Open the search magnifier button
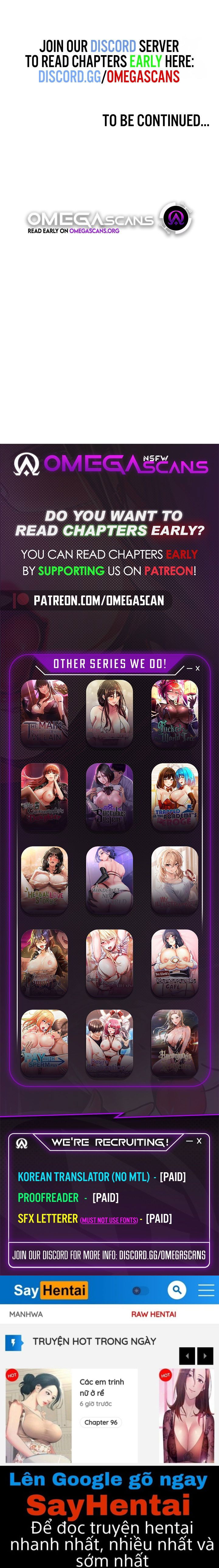Image resolution: width=219 pixels, height=1568 pixels. (x=176, y=1290)
